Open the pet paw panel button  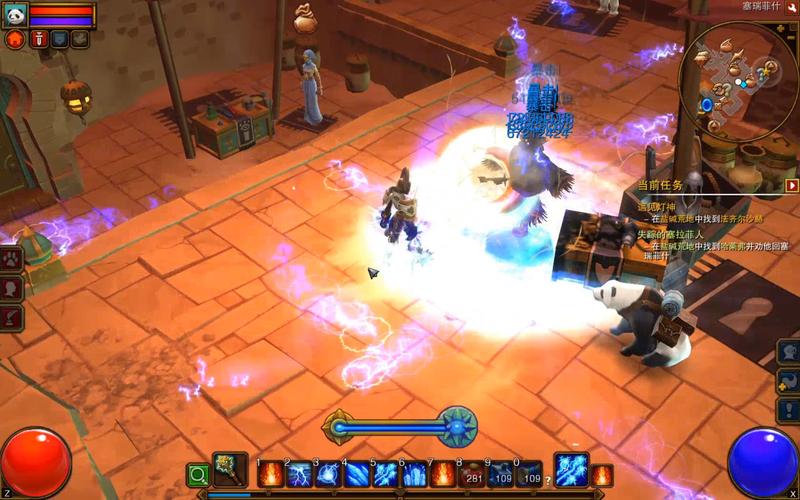12,259
